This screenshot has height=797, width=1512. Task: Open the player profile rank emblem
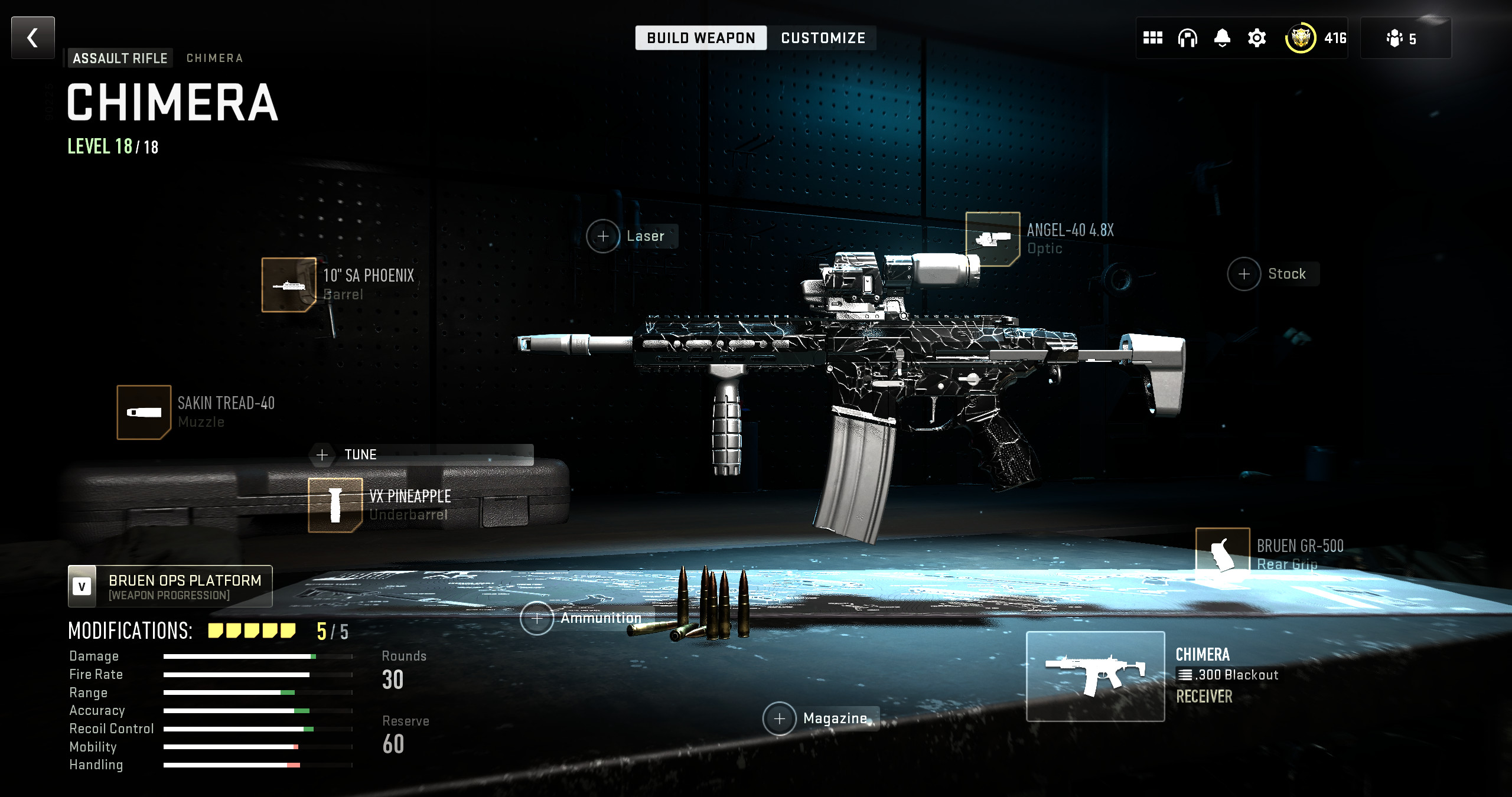point(1300,38)
